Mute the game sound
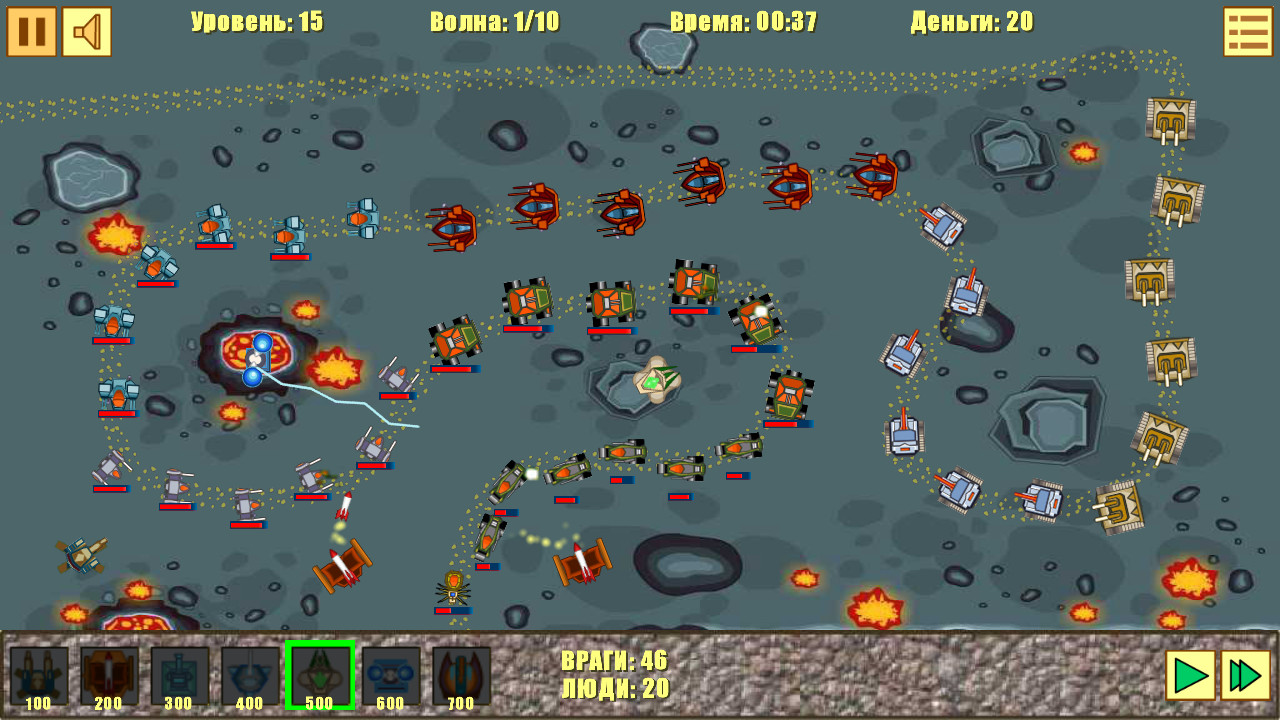The width and height of the screenshot is (1280, 720). [86, 33]
